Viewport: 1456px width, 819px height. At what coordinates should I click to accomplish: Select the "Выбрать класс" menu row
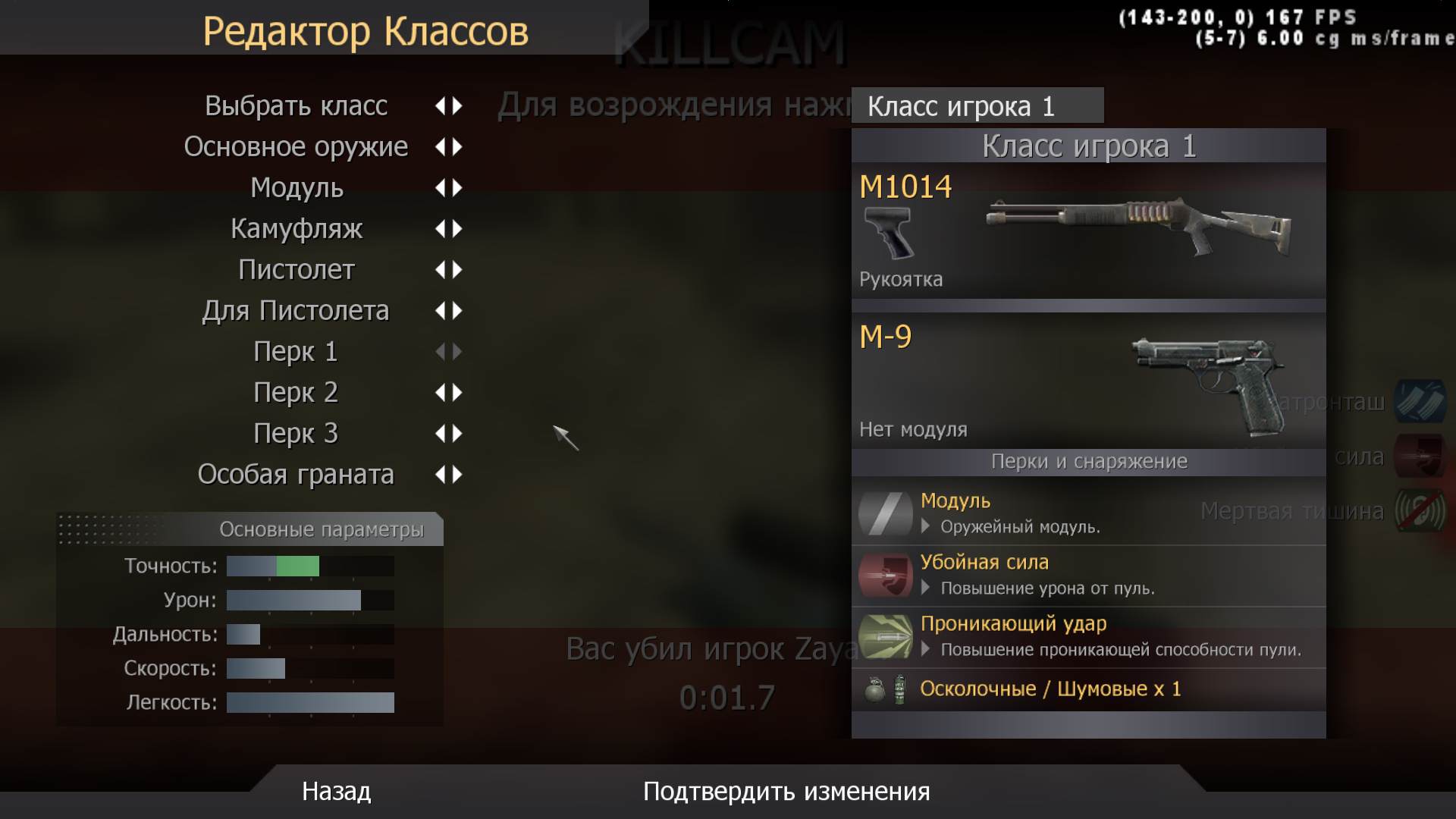coord(296,106)
